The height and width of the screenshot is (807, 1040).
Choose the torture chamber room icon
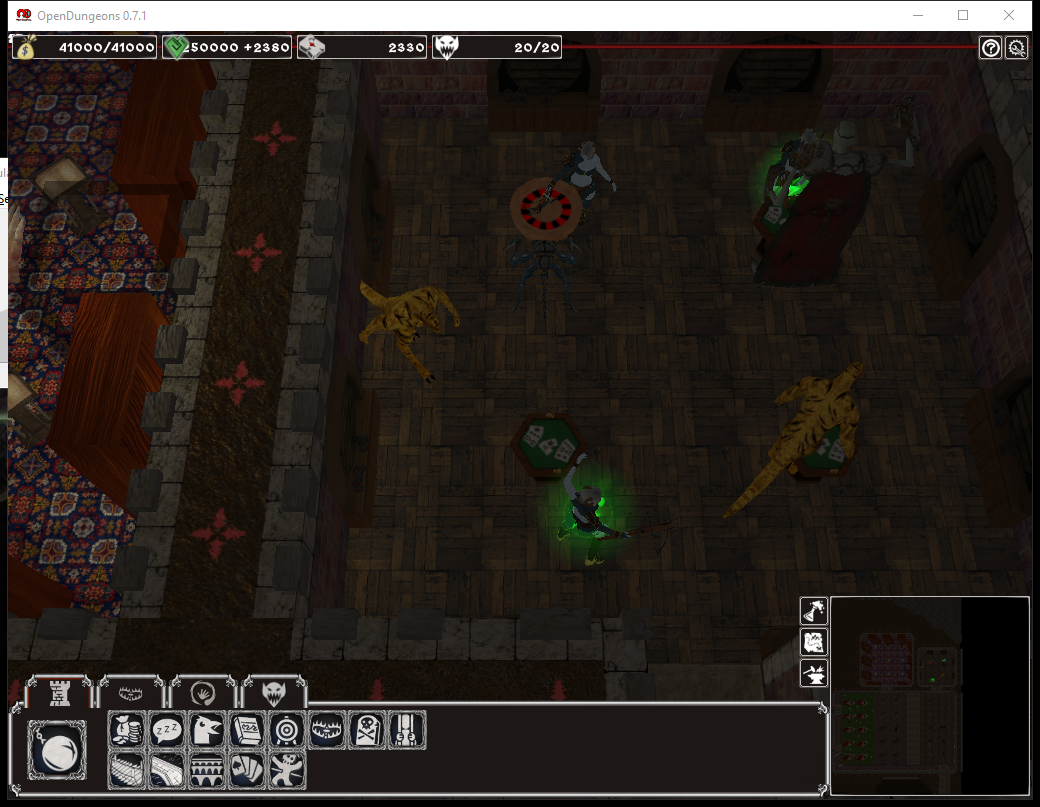tap(287, 771)
